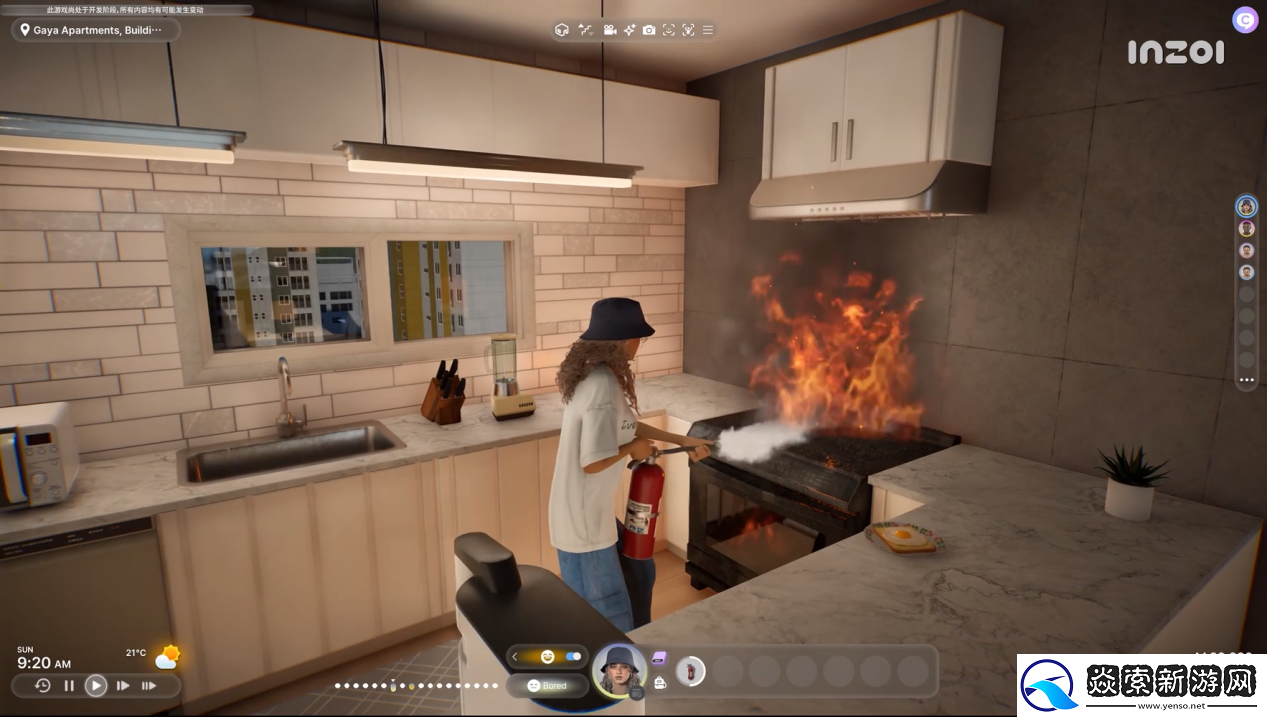The width and height of the screenshot is (1267, 717).
Task: Select the first family member portrait
Action: click(1246, 206)
